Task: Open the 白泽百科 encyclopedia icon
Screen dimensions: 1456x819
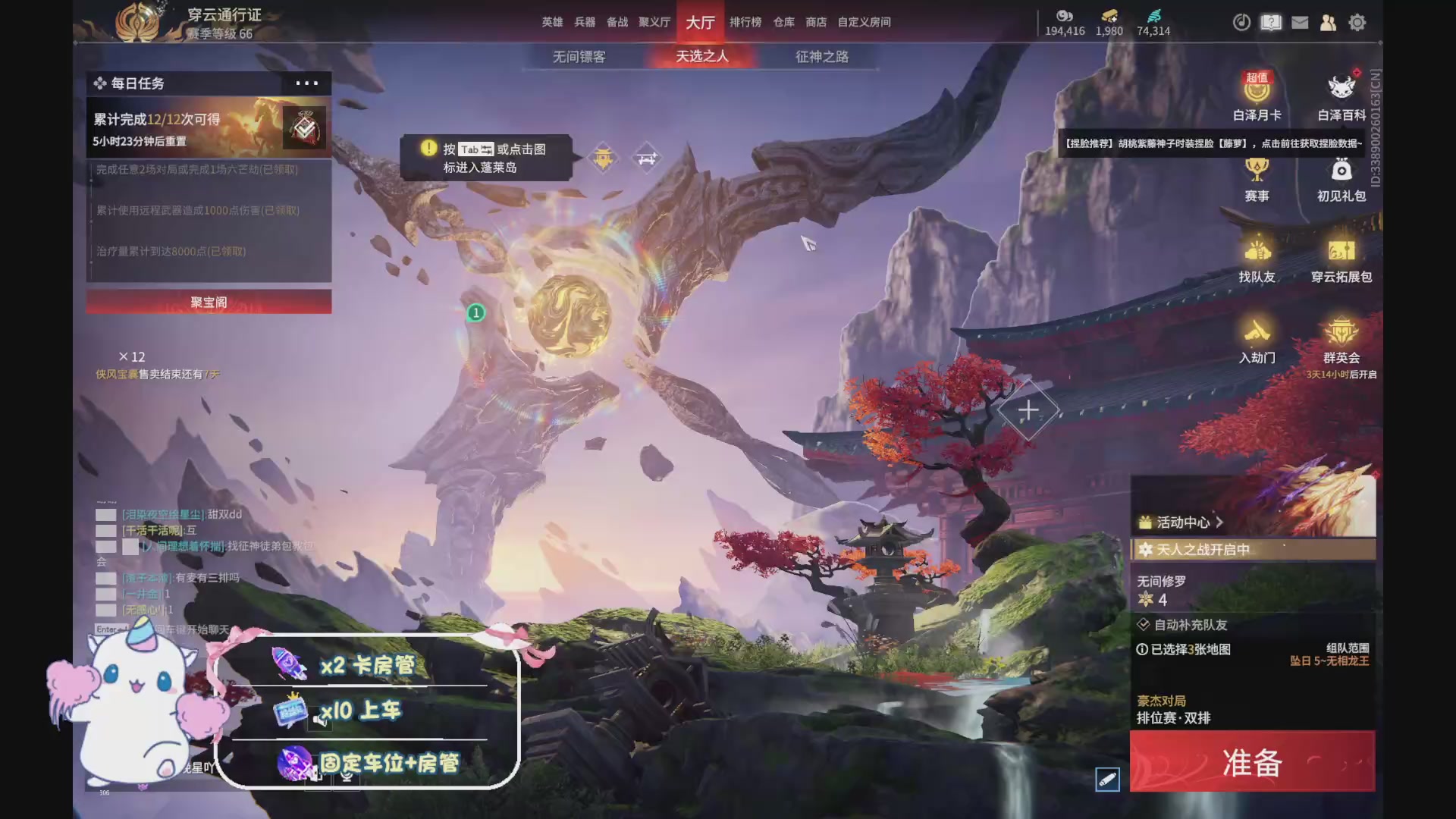Action: click(x=1342, y=91)
